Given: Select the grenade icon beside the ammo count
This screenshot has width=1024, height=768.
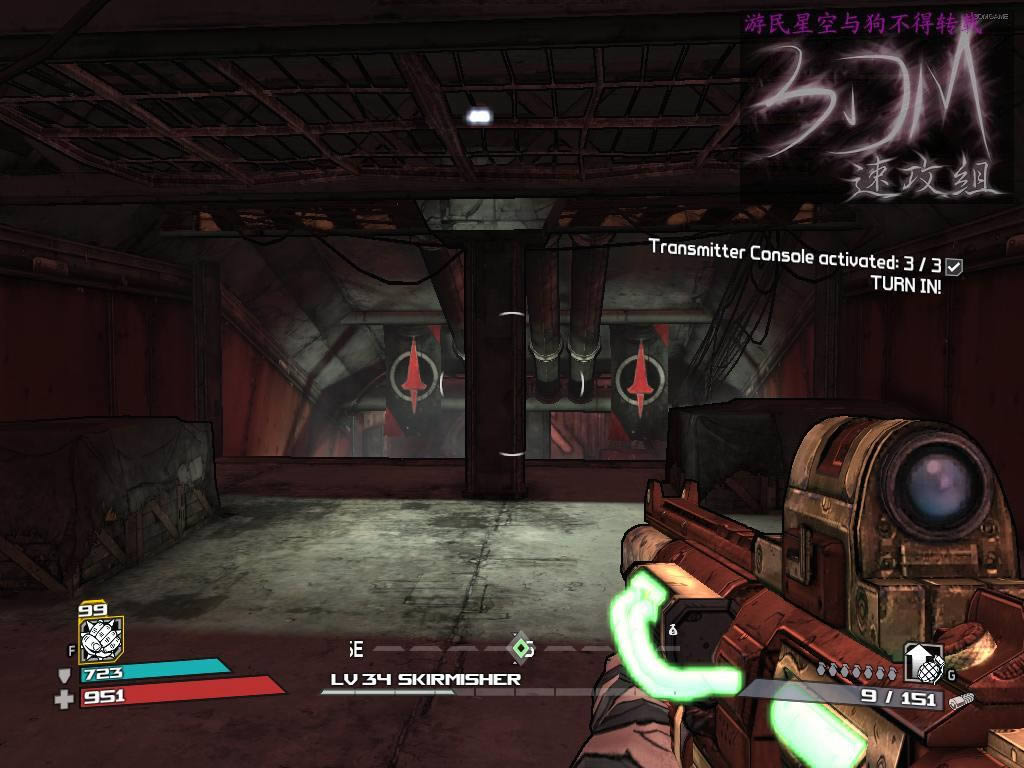Looking at the screenshot, I should pyautogui.click(x=924, y=663).
